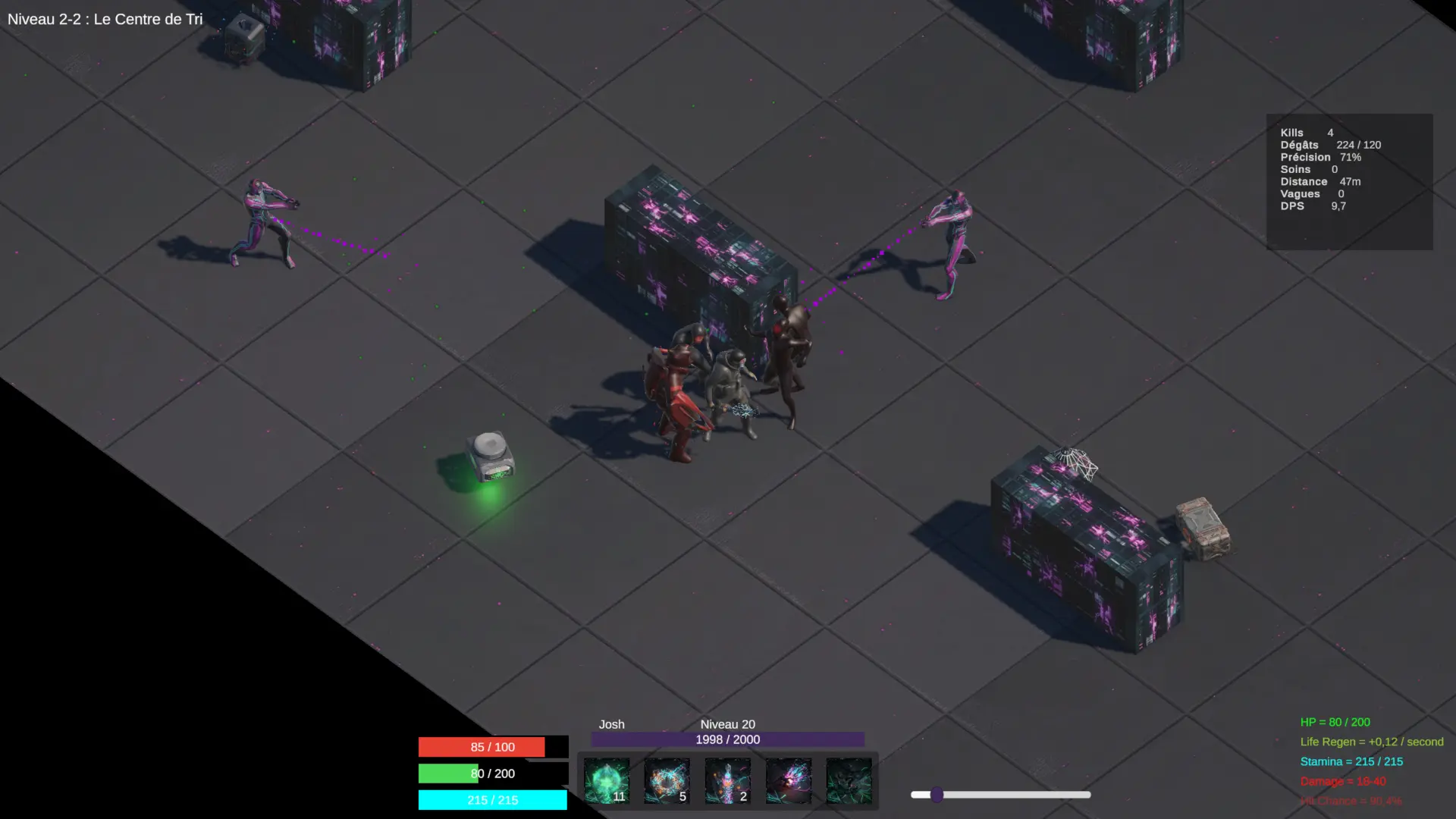
Task: Select the second ability showing 5 charges
Action: [x=667, y=781]
